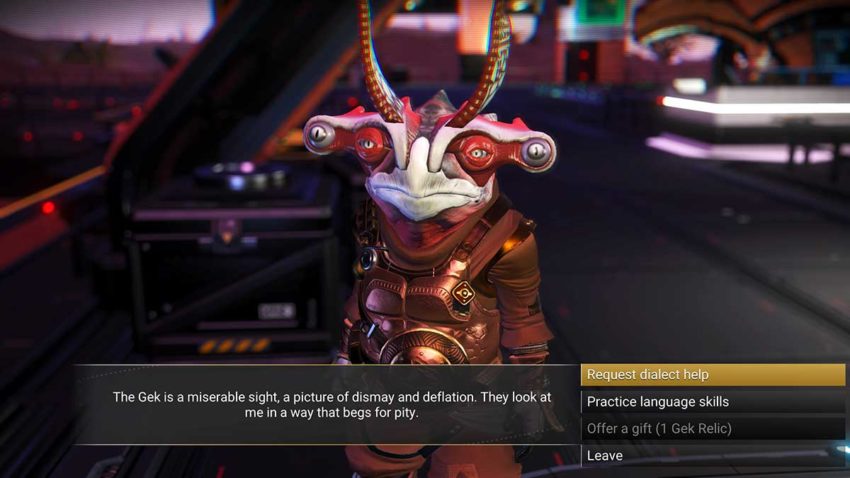
Task: Choose the Request dialect help option
Action: pyautogui.click(x=712, y=375)
